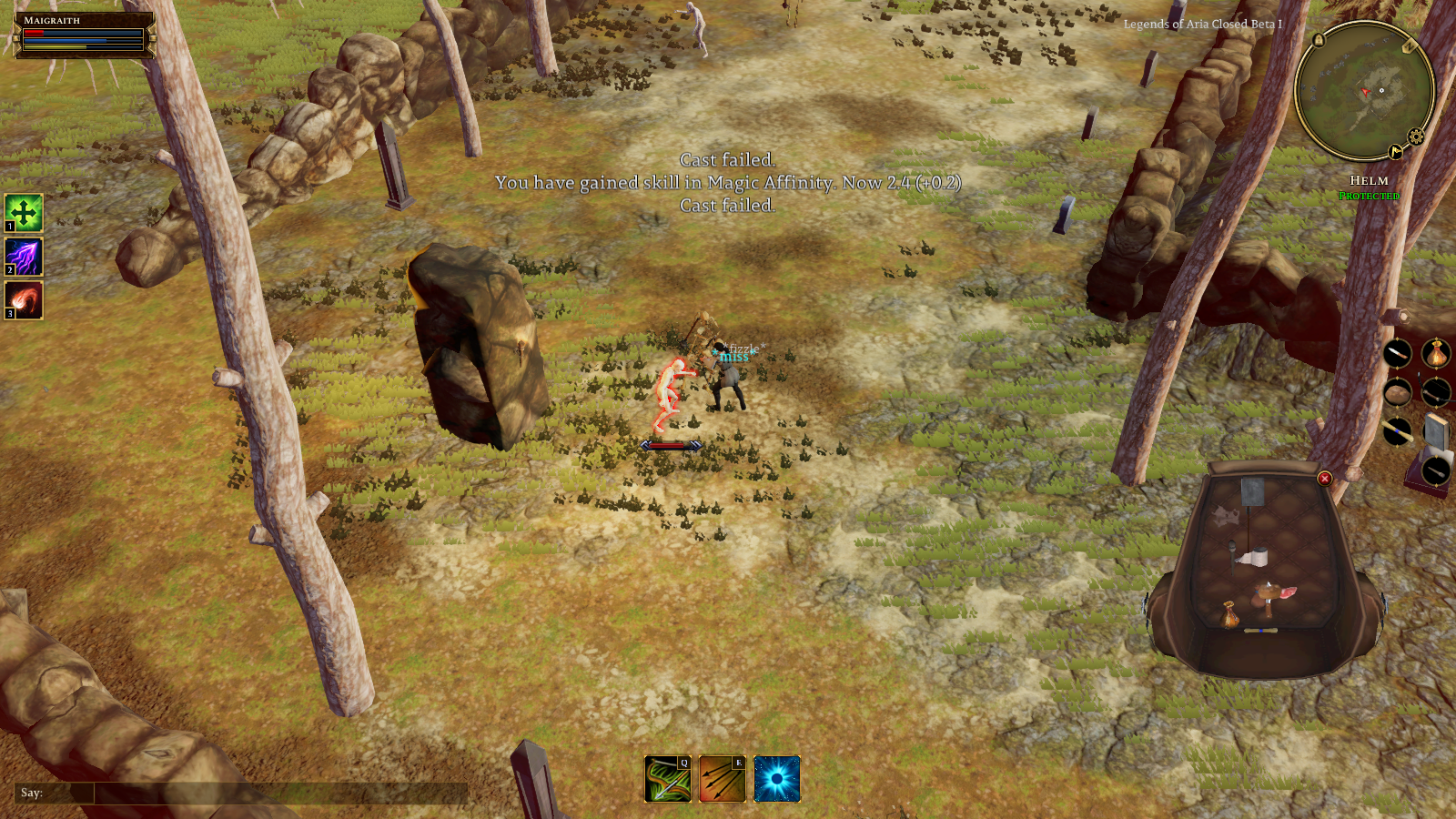Cast the green cross heal spell

(24, 214)
